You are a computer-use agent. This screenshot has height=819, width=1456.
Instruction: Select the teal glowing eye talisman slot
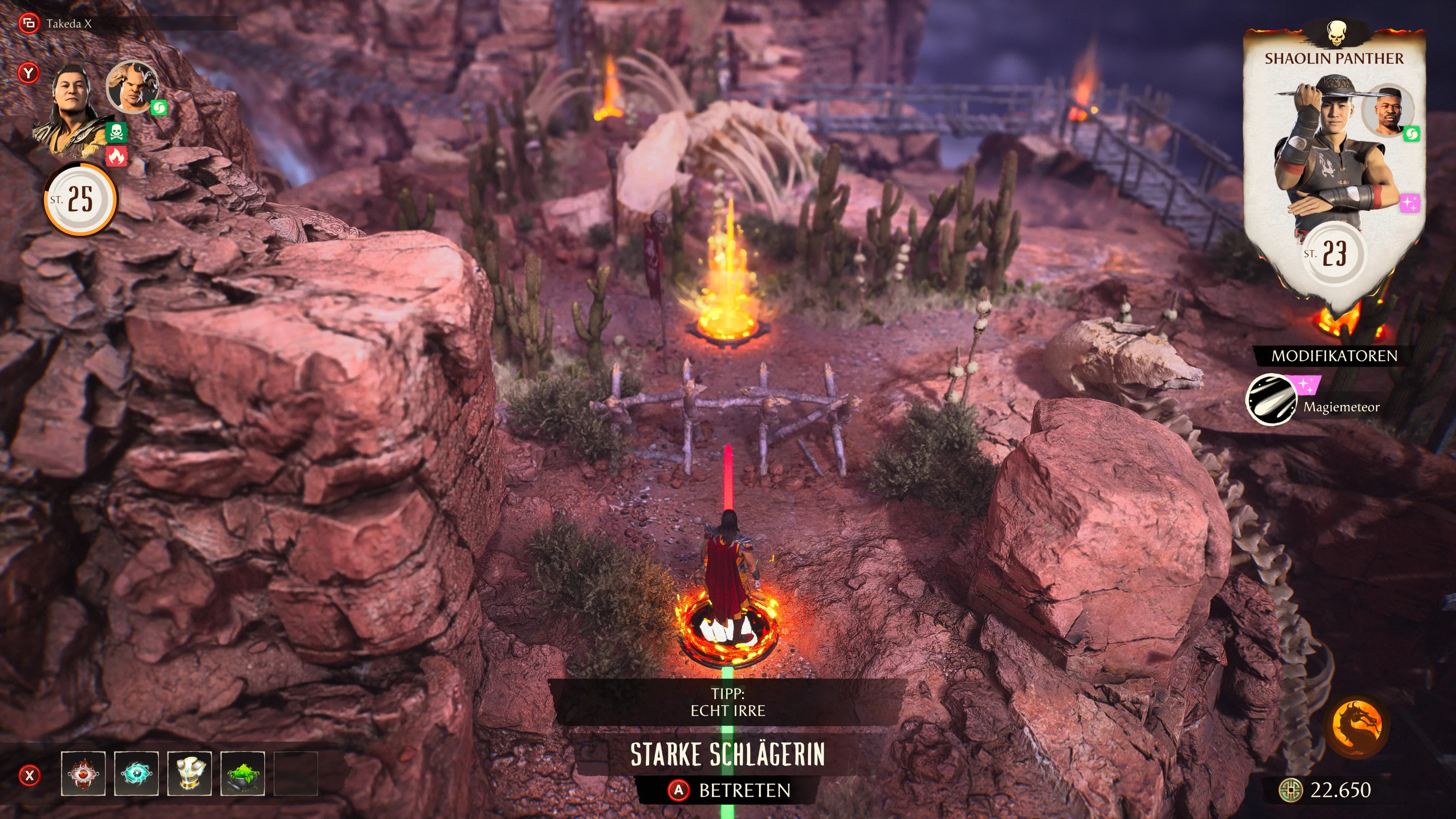click(136, 773)
